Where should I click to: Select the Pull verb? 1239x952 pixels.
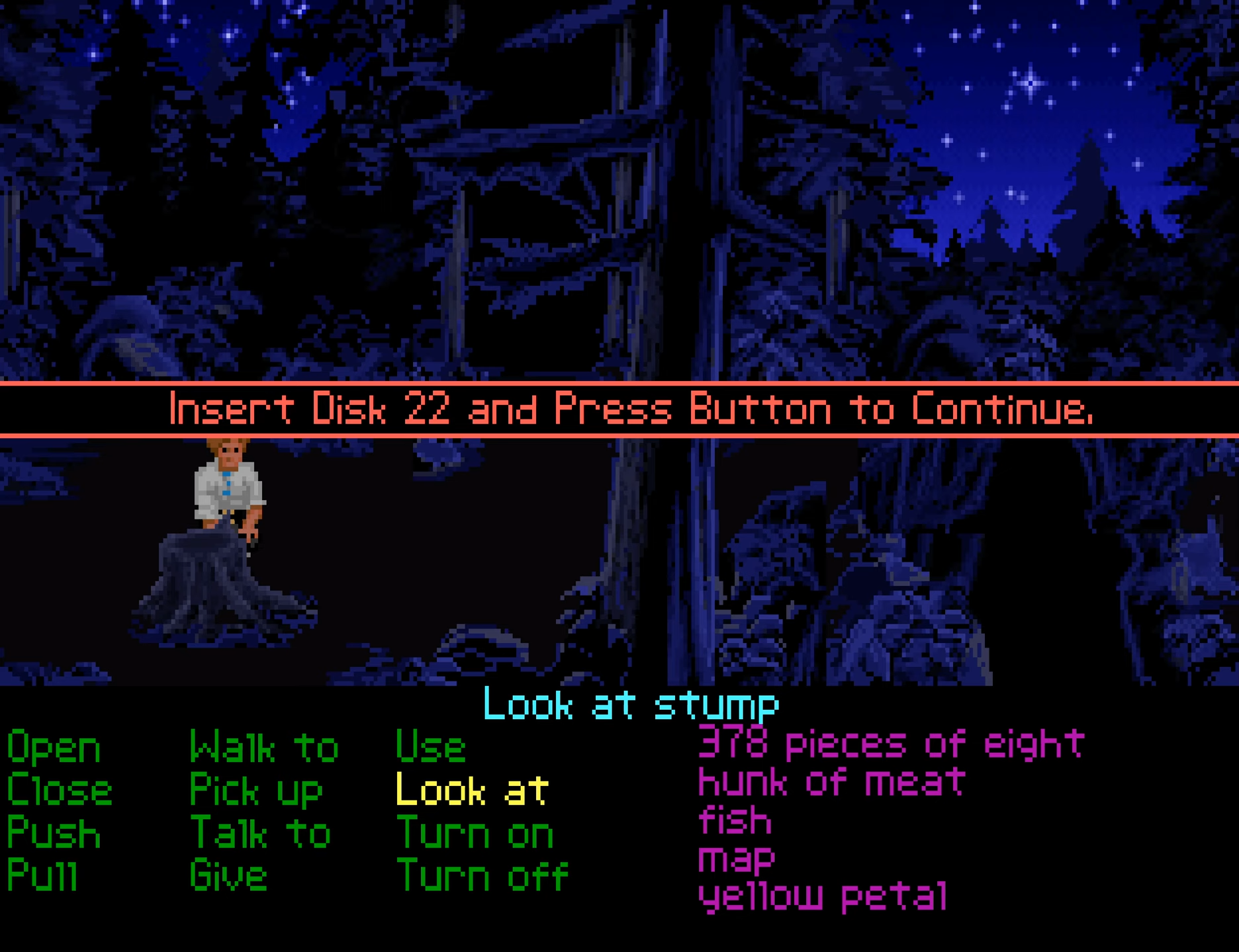pyautogui.click(x=42, y=876)
